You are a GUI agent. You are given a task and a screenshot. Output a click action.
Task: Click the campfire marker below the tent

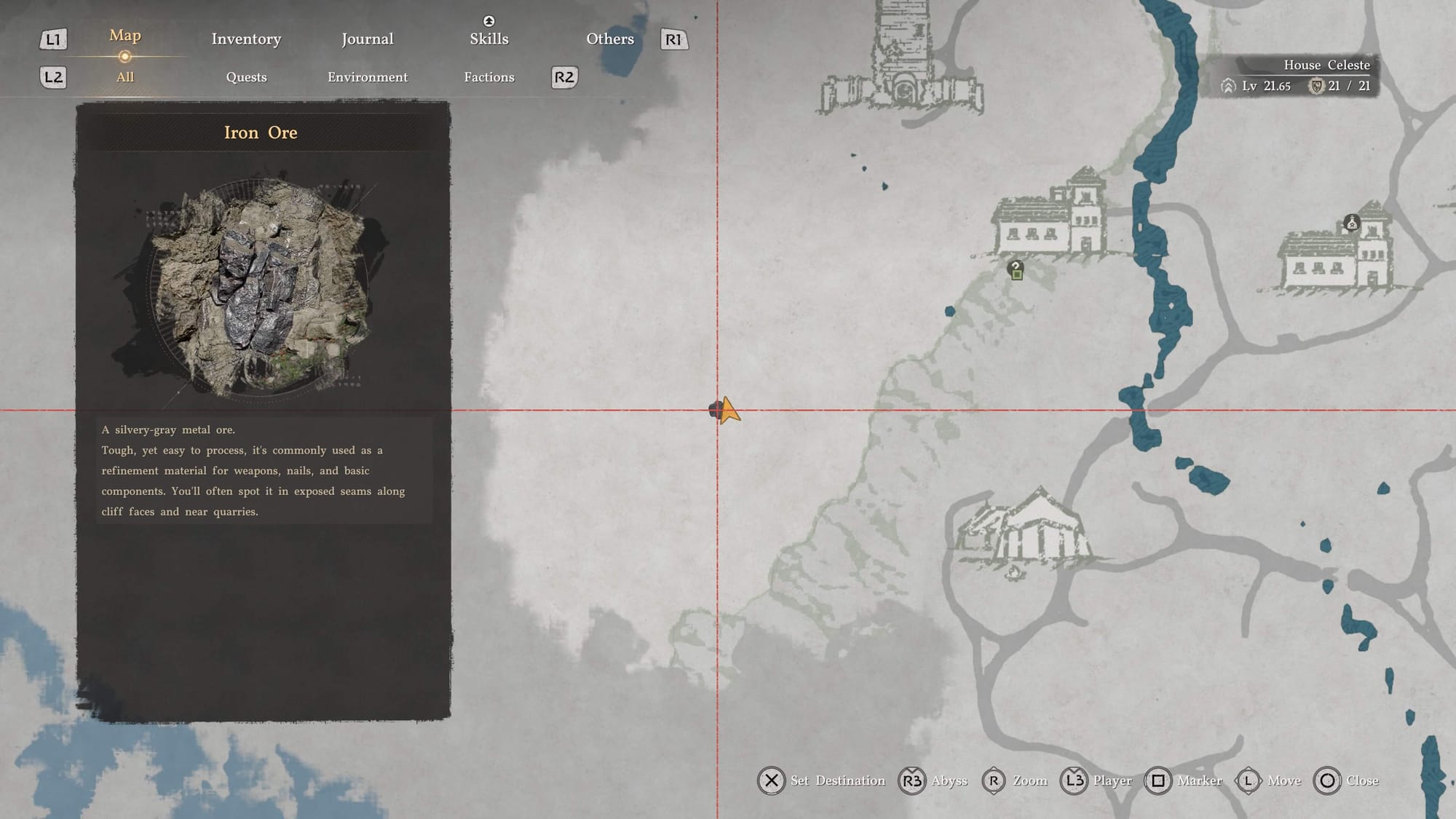[x=1014, y=572]
